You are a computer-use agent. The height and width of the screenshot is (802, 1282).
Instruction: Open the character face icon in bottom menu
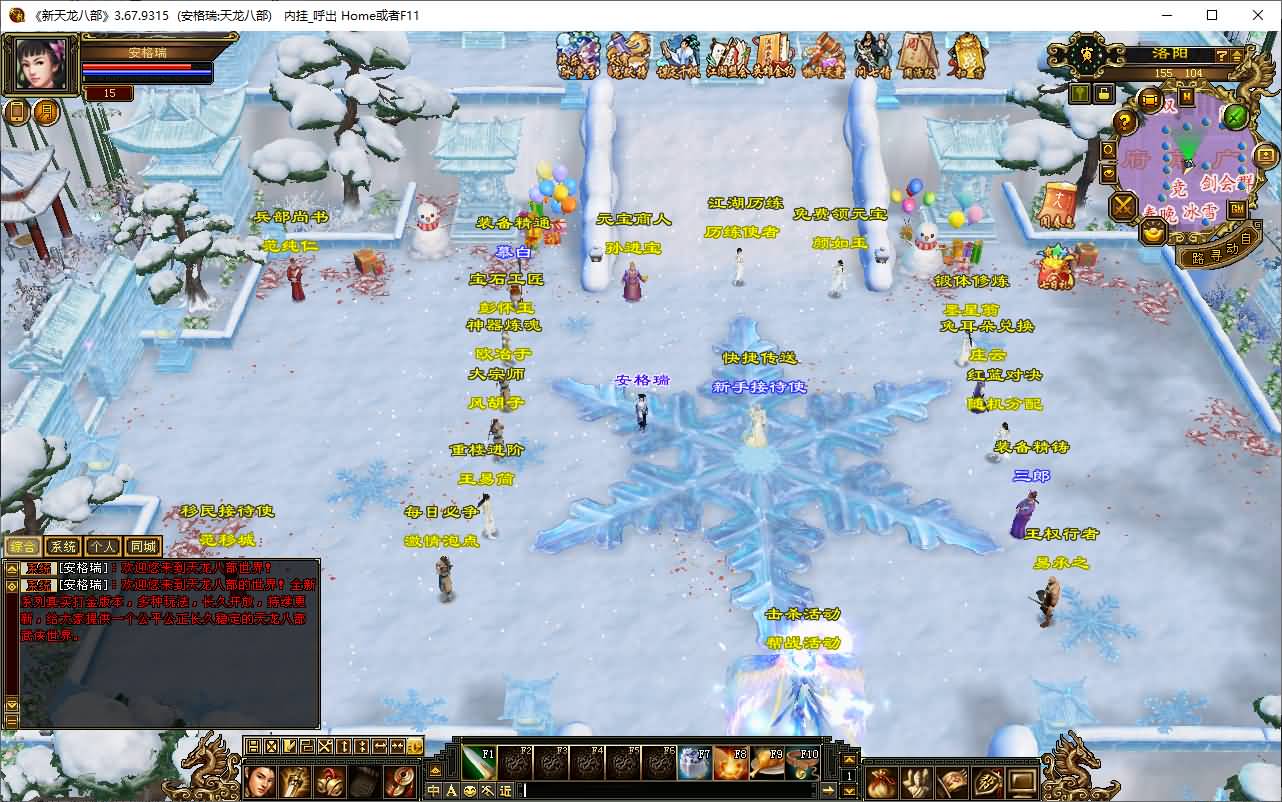(260, 781)
